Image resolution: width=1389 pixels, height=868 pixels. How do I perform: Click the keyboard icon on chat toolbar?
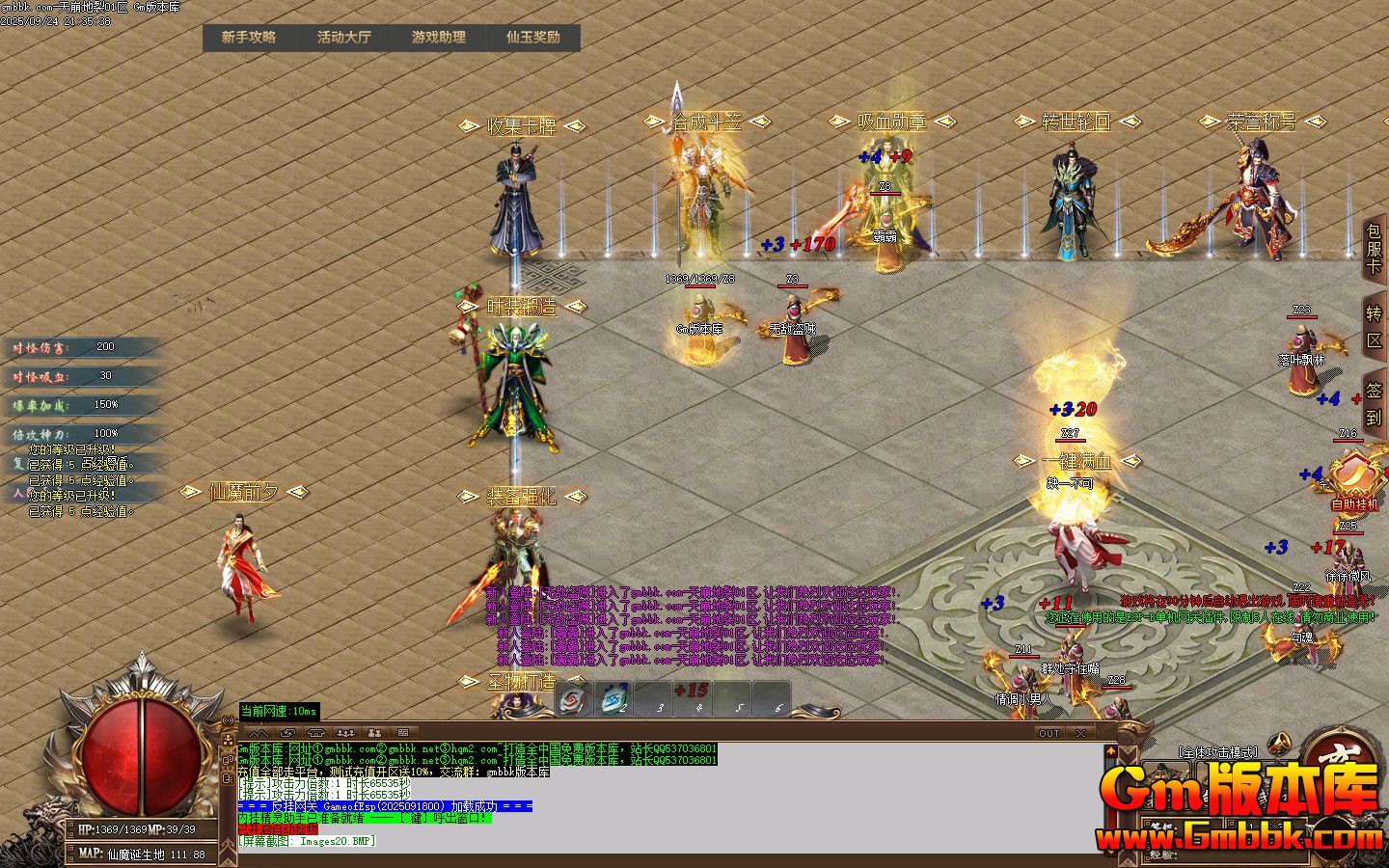tap(402, 733)
